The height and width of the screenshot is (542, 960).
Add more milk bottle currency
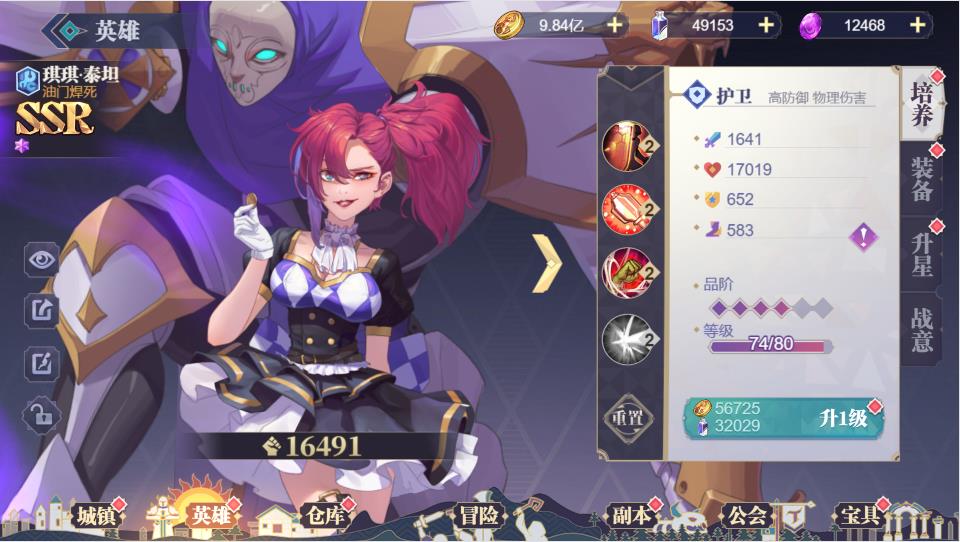coord(766,25)
